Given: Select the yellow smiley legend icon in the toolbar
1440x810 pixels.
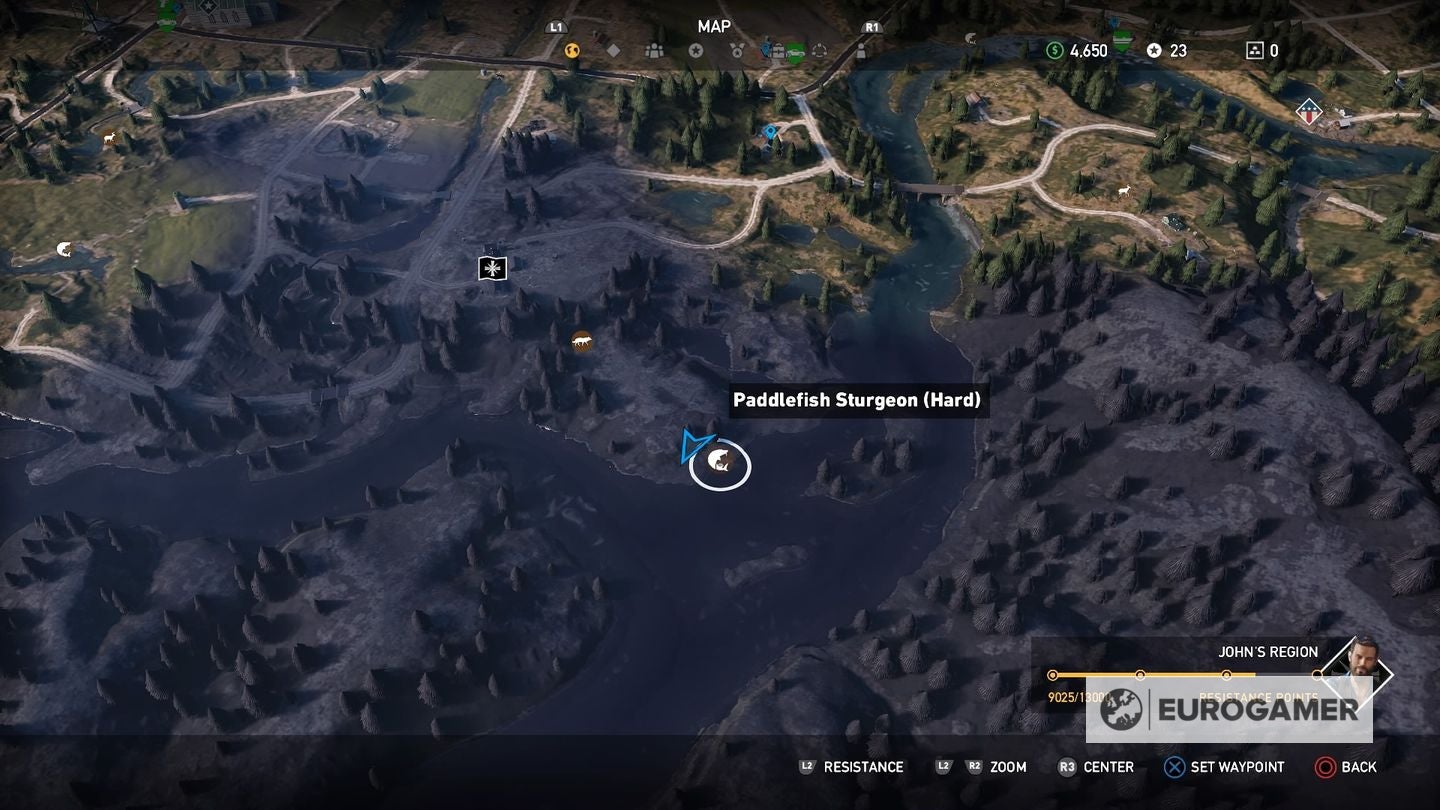Looking at the screenshot, I should coord(570,49).
